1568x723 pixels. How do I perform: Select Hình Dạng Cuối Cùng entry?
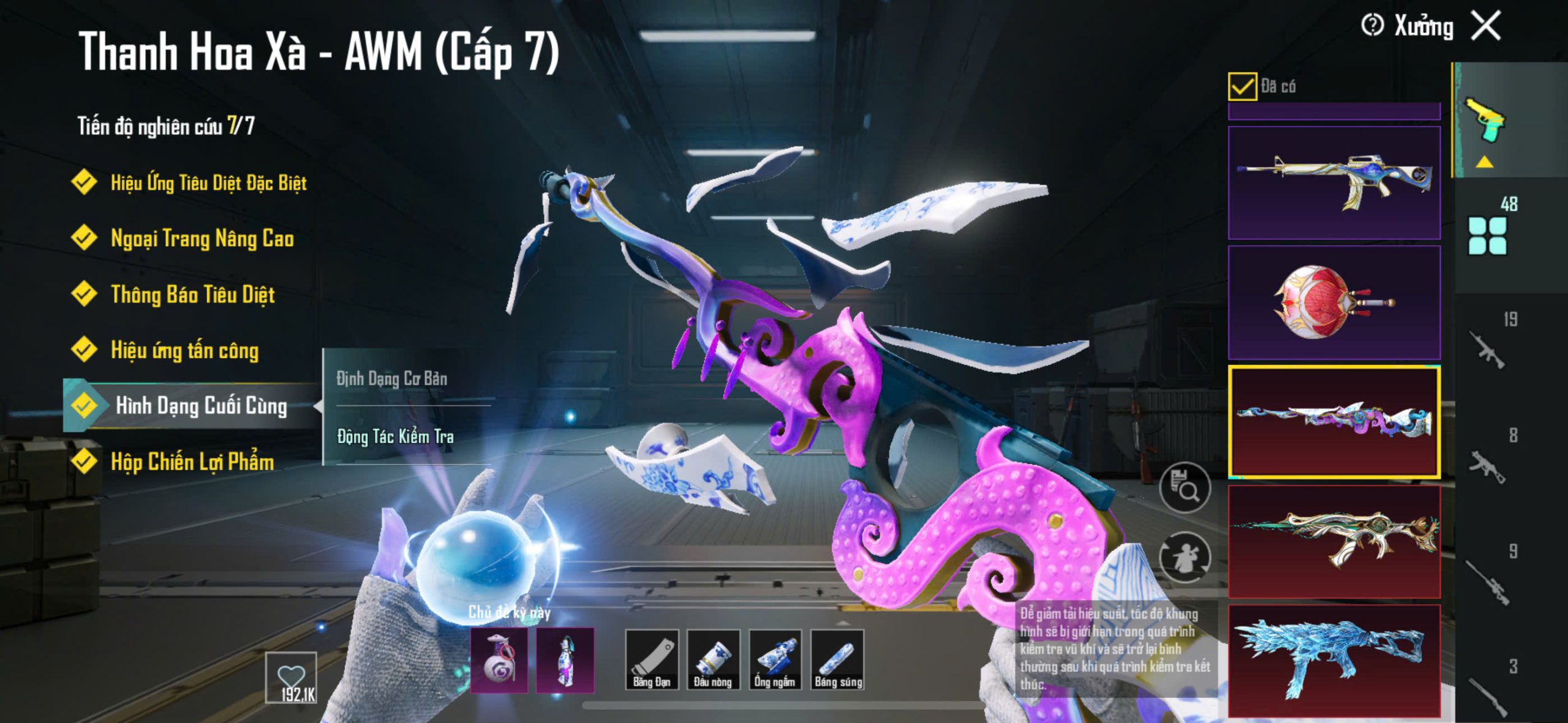click(200, 405)
